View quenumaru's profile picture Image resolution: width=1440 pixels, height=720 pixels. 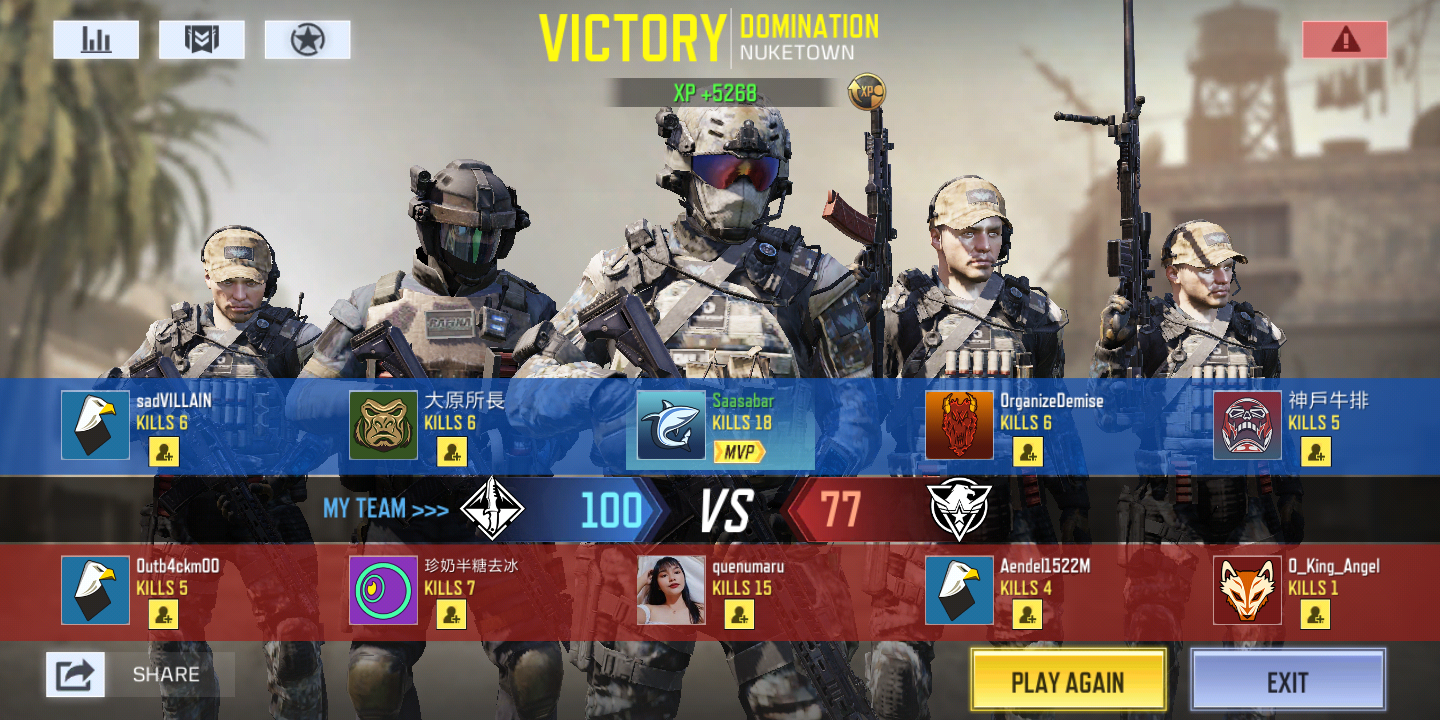[671, 590]
